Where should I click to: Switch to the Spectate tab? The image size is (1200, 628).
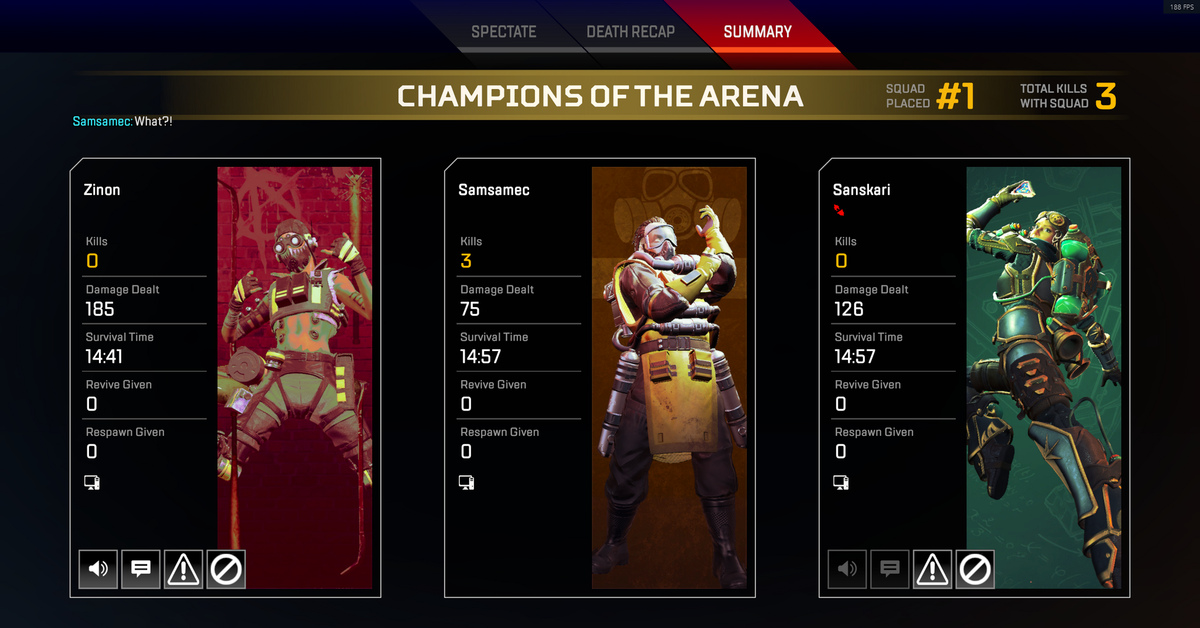(504, 32)
